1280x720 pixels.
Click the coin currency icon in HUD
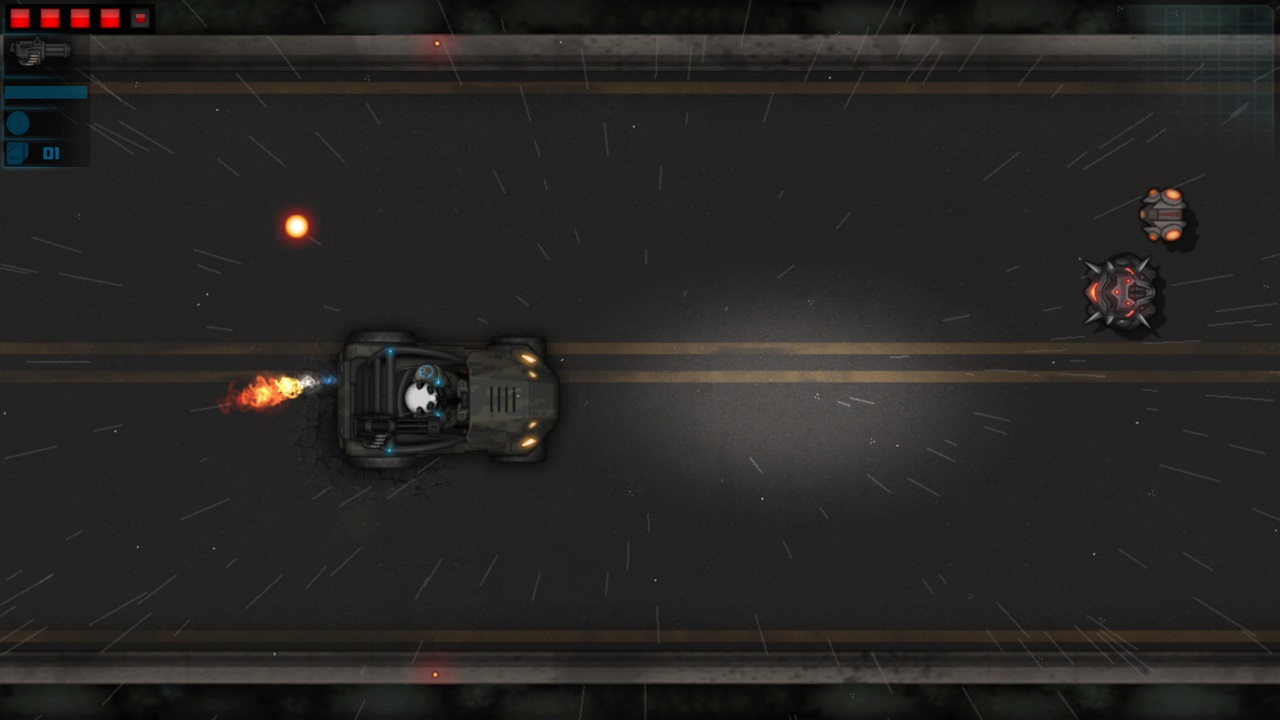click(17, 122)
